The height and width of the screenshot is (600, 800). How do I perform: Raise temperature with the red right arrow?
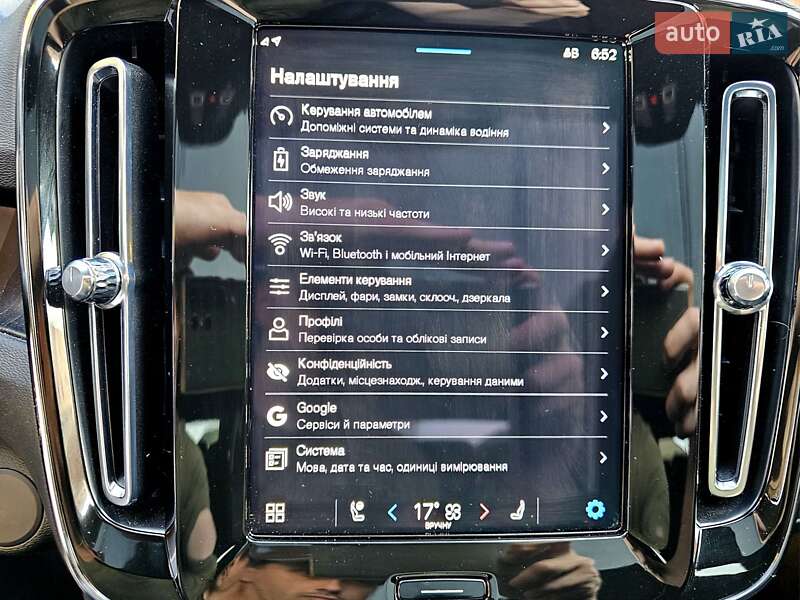484,512
